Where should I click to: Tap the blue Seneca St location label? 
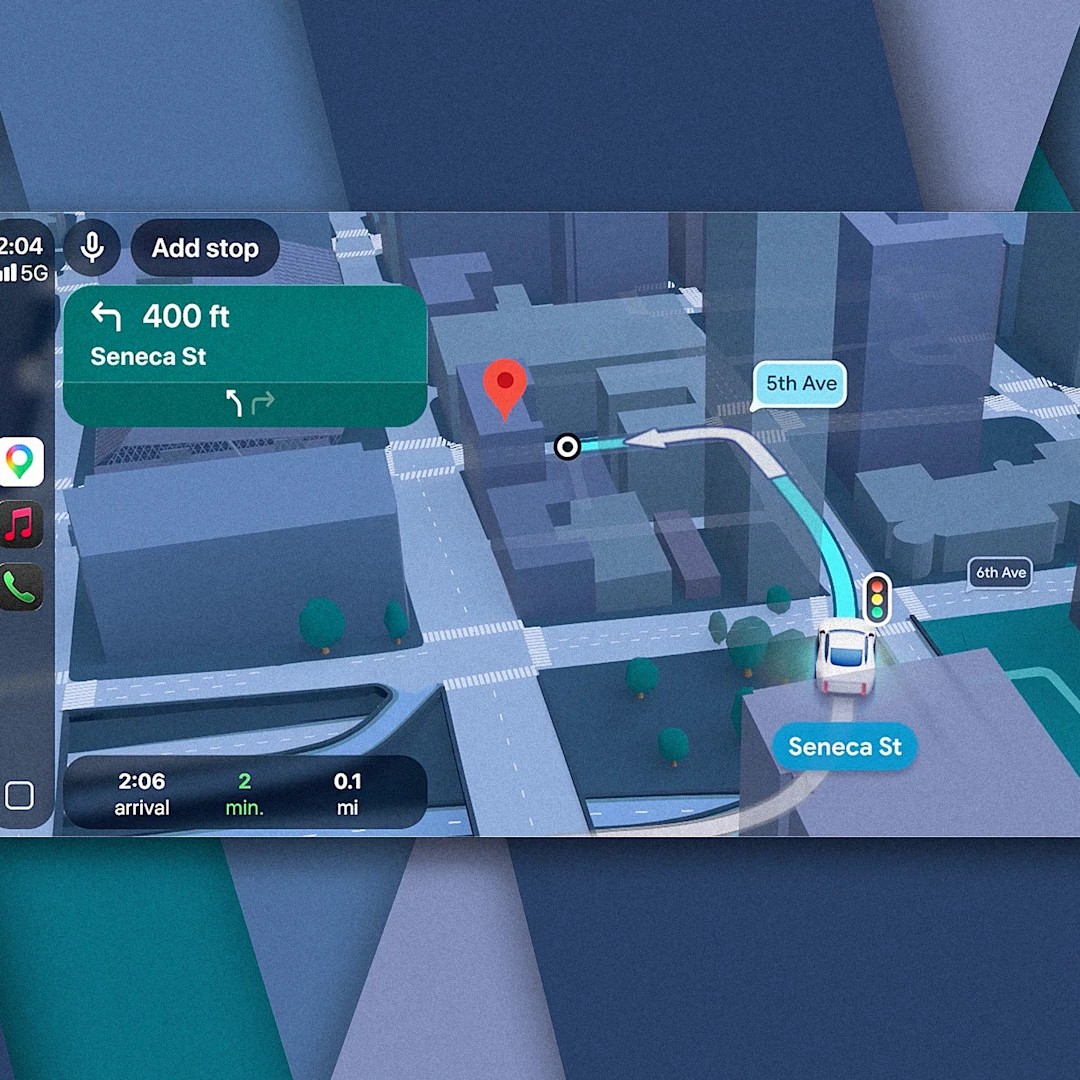845,747
